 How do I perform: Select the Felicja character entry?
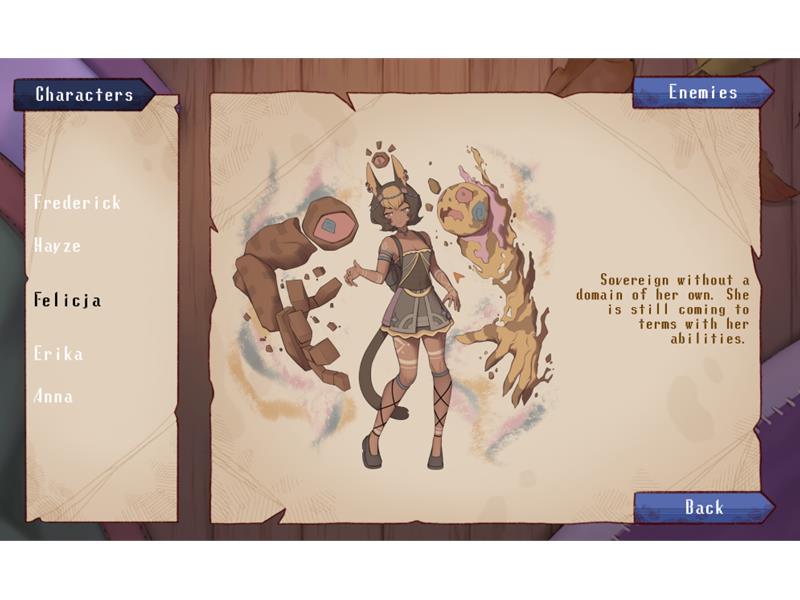tap(67, 299)
